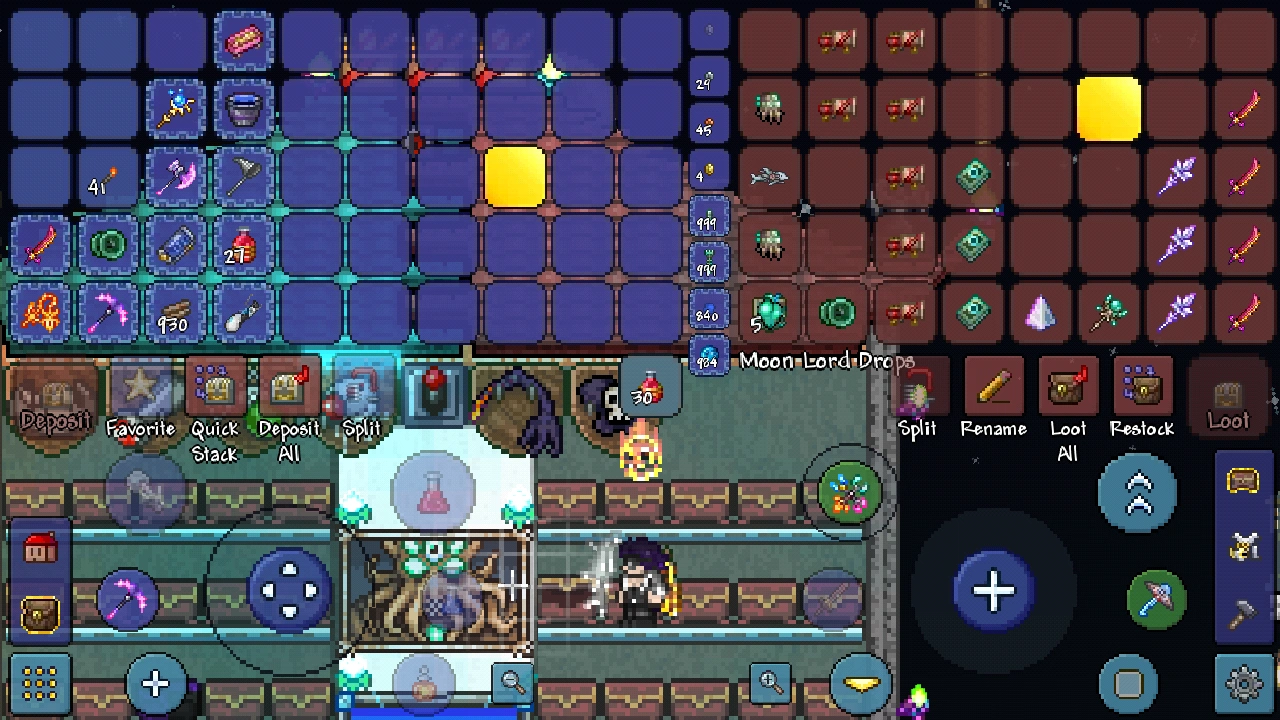Viewport: 1280px width, 720px height.
Task: Tap the zoom-in magnifier icon
Action: [x=768, y=684]
